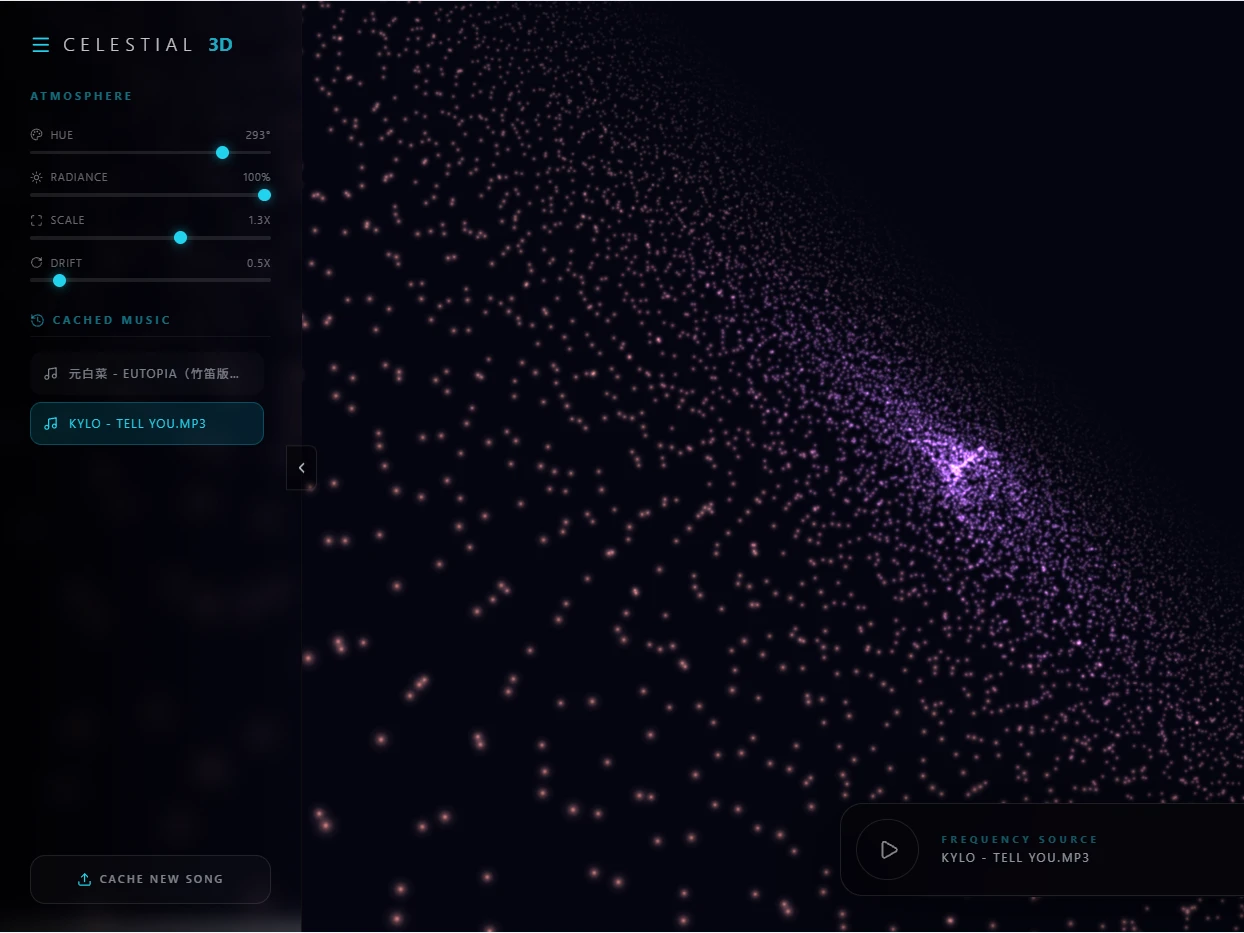Adjust the Radiance slider handle
This screenshot has width=1244, height=933.
click(264, 195)
